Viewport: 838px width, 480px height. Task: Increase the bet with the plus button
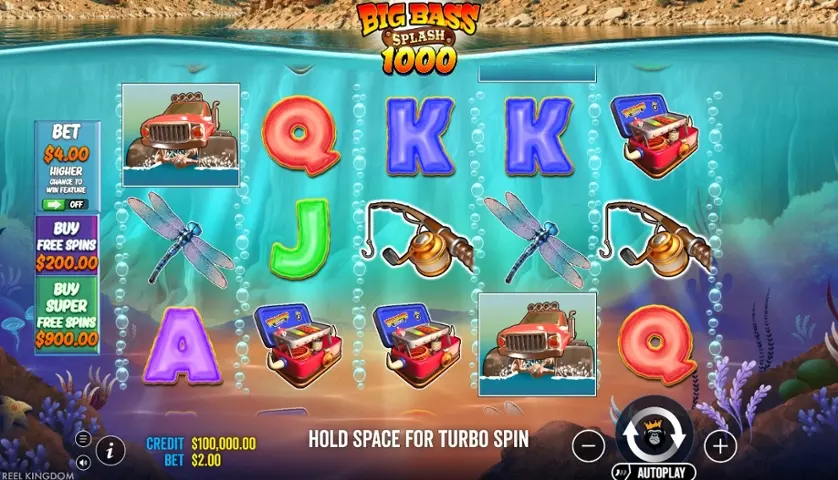(x=719, y=444)
